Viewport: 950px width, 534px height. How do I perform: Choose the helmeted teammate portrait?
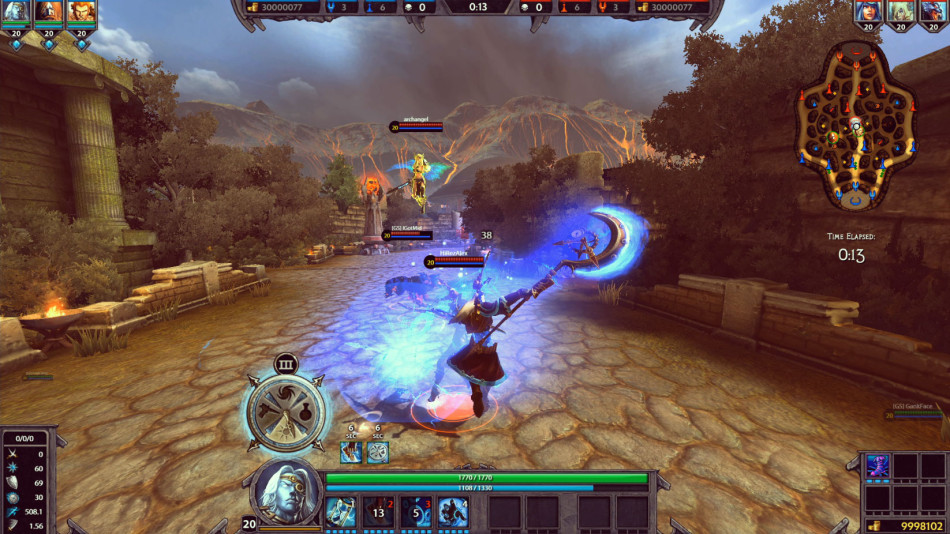pos(49,12)
